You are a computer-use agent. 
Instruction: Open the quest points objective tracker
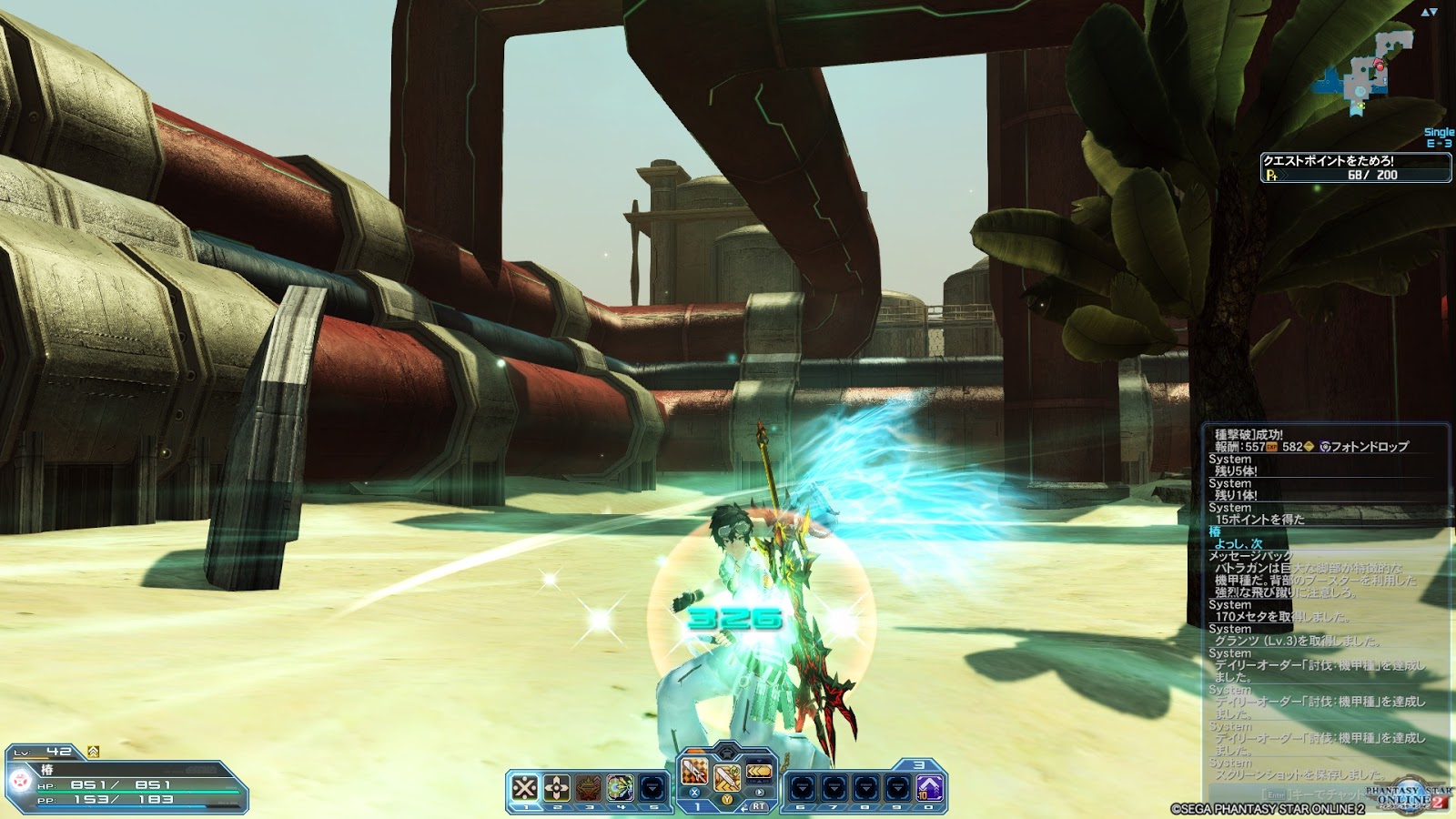point(1355,167)
